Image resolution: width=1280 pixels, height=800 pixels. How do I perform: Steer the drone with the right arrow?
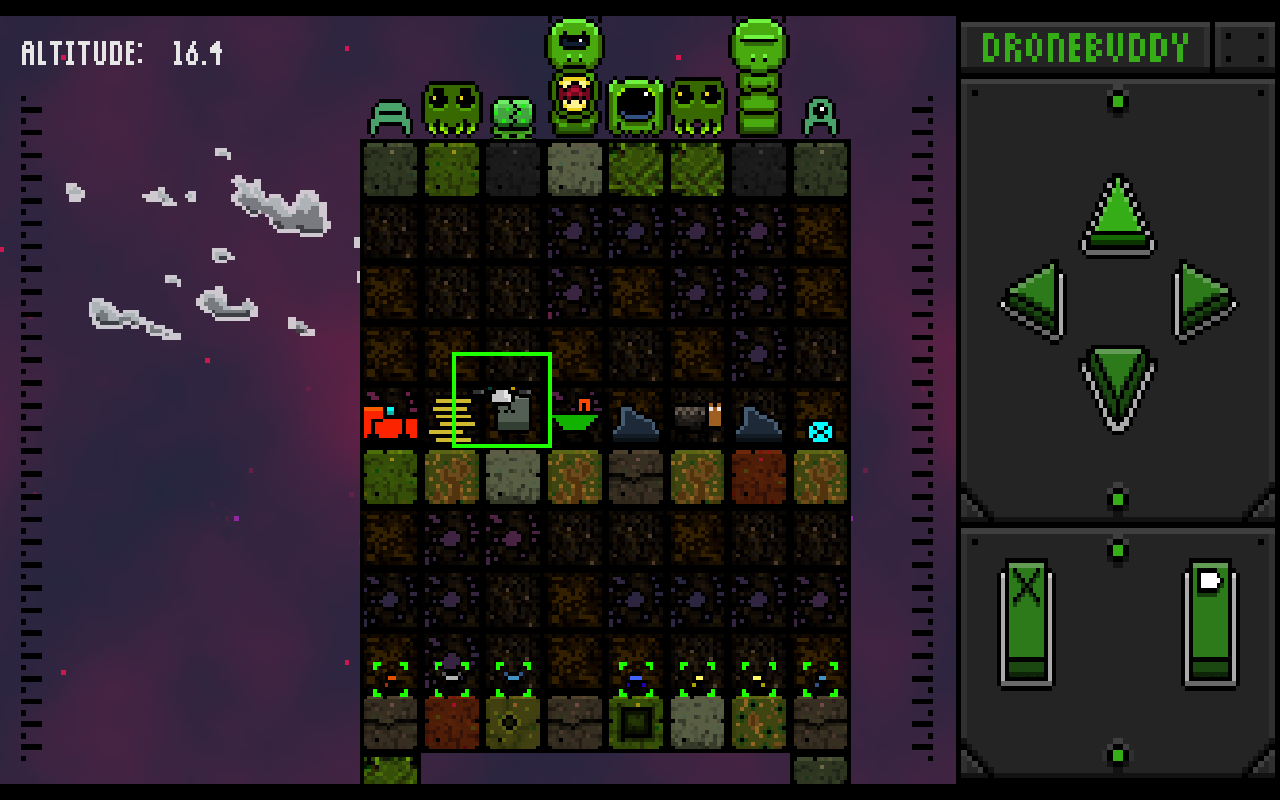coord(1203,300)
